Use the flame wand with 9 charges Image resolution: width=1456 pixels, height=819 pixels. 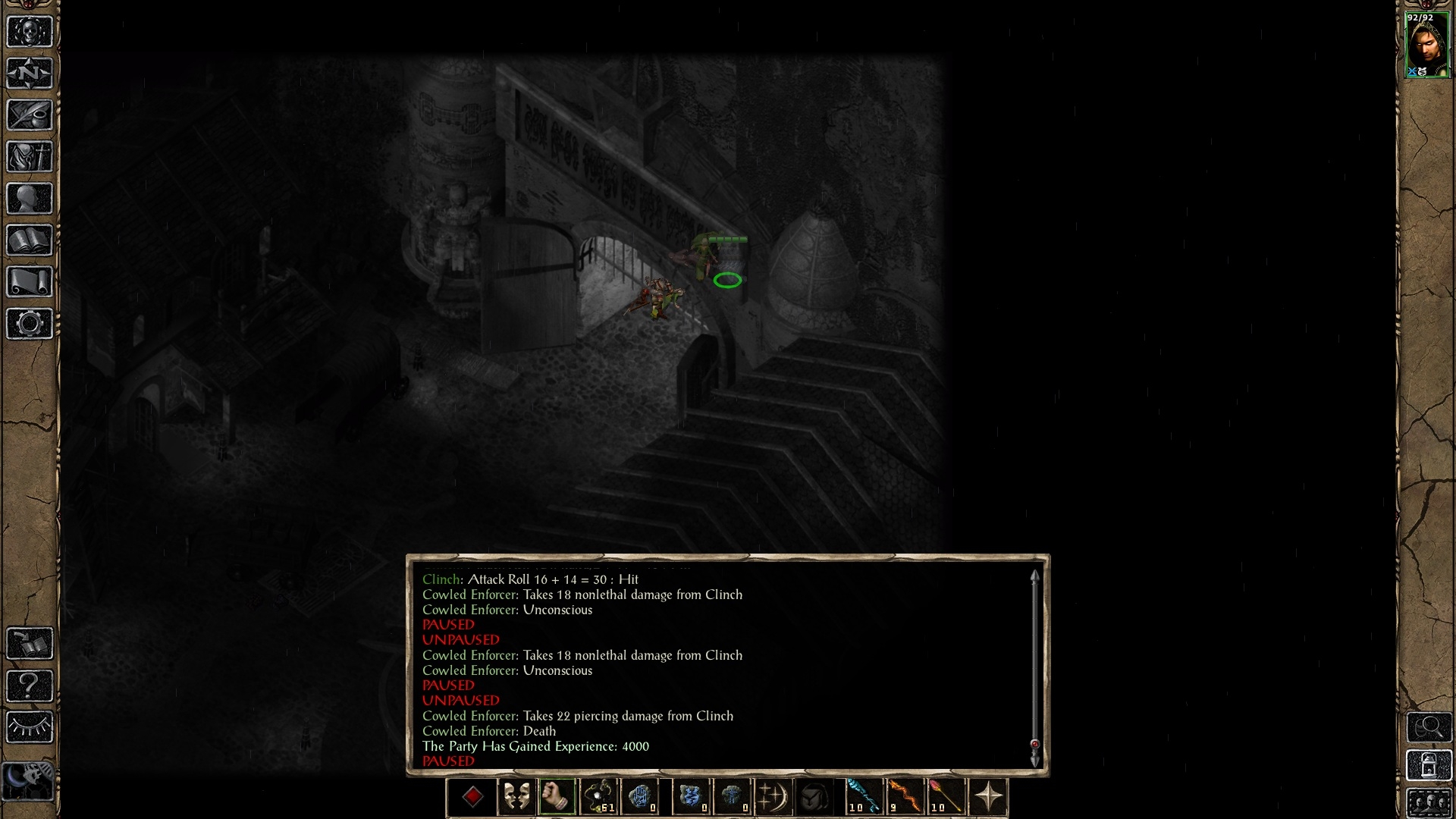[x=905, y=798]
